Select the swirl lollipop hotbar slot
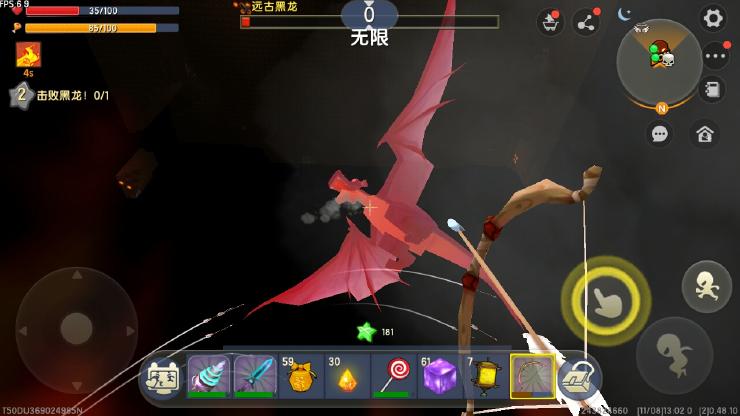Viewport: 740px width, 416px height. click(x=393, y=377)
